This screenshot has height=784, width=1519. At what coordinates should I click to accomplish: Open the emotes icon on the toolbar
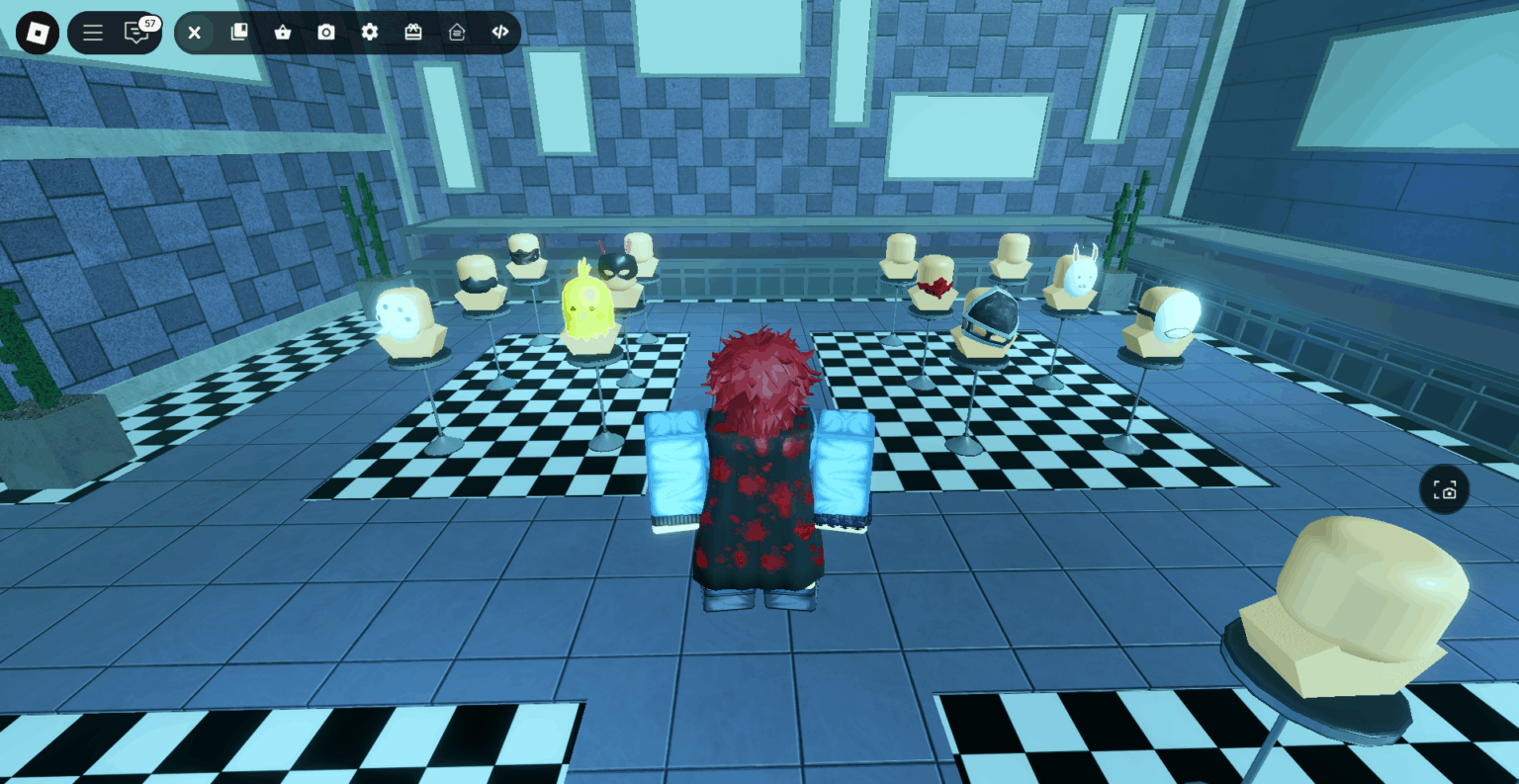point(456,32)
